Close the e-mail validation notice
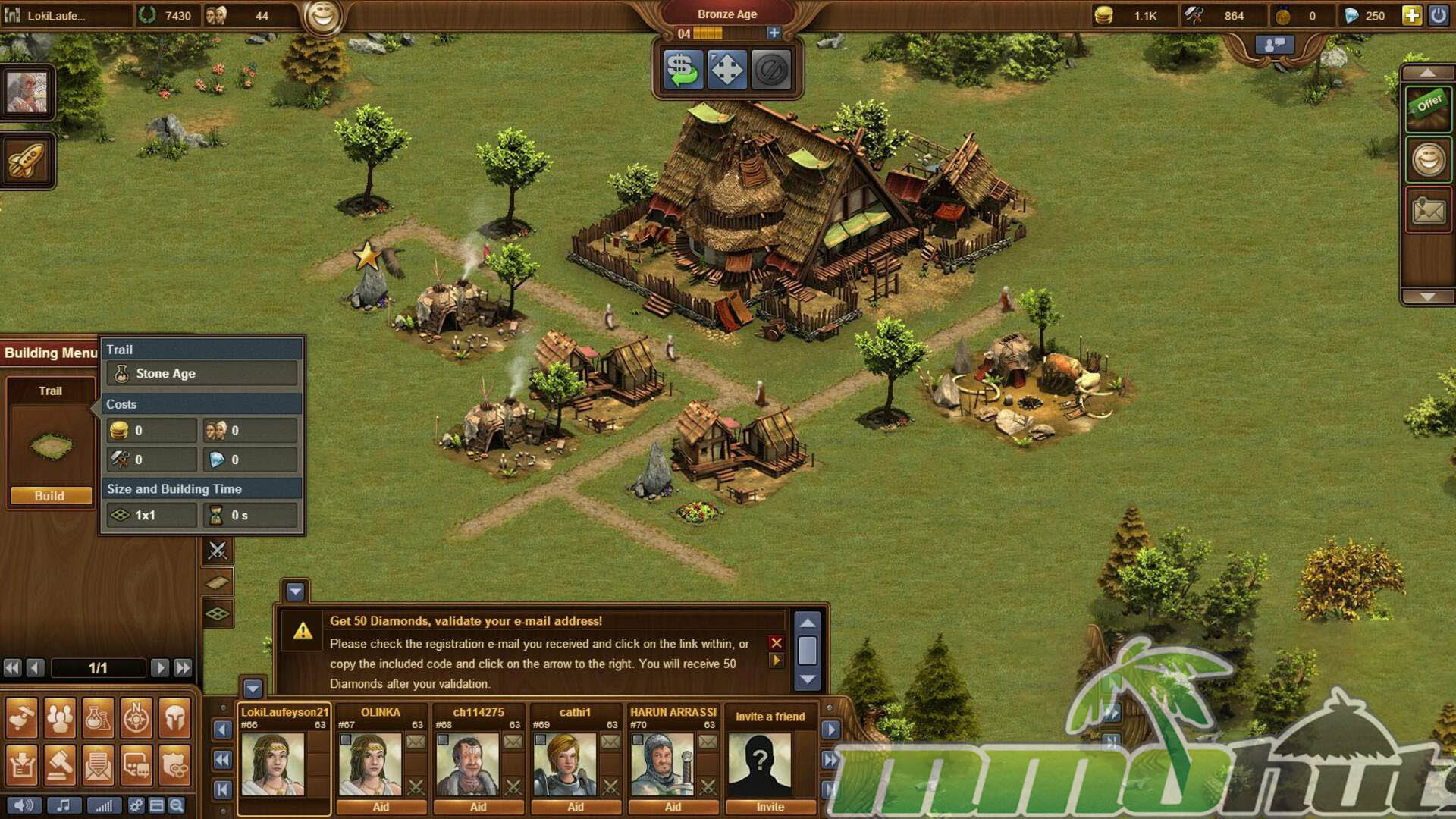 coord(776,642)
